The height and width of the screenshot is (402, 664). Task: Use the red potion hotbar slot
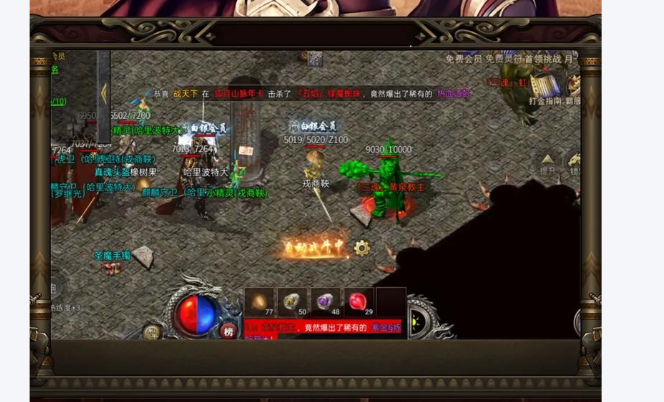(x=358, y=301)
